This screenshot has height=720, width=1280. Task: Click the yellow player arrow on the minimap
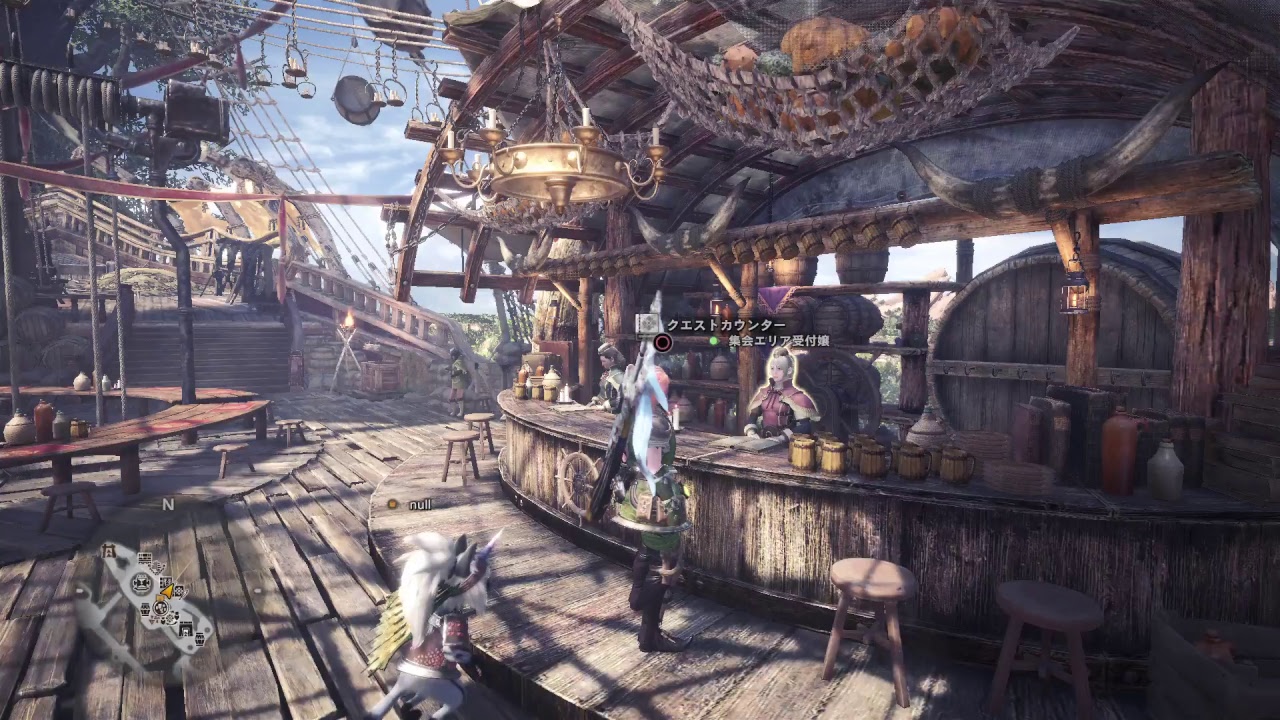168,591
